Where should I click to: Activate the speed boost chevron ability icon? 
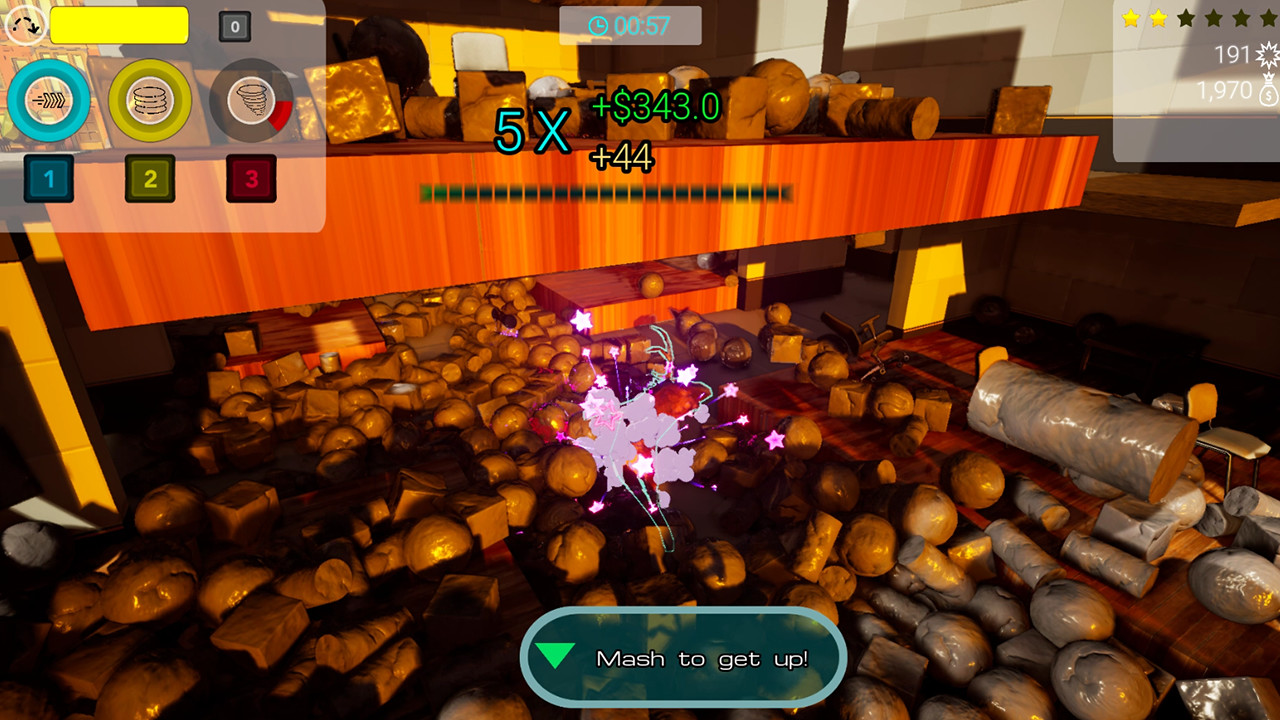49,98
